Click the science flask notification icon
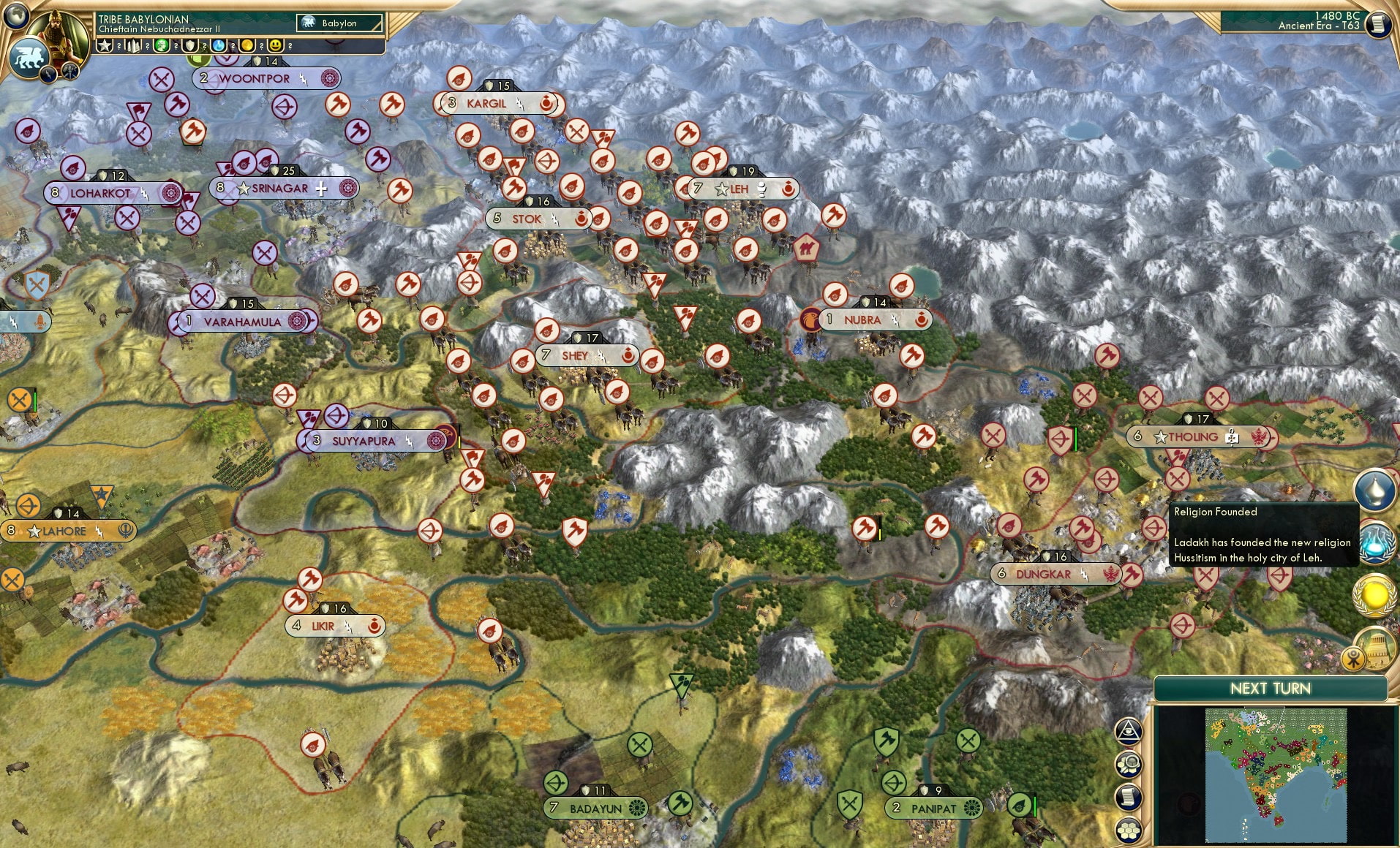This screenshot has height=848, width=1400. click(1376, 544)
